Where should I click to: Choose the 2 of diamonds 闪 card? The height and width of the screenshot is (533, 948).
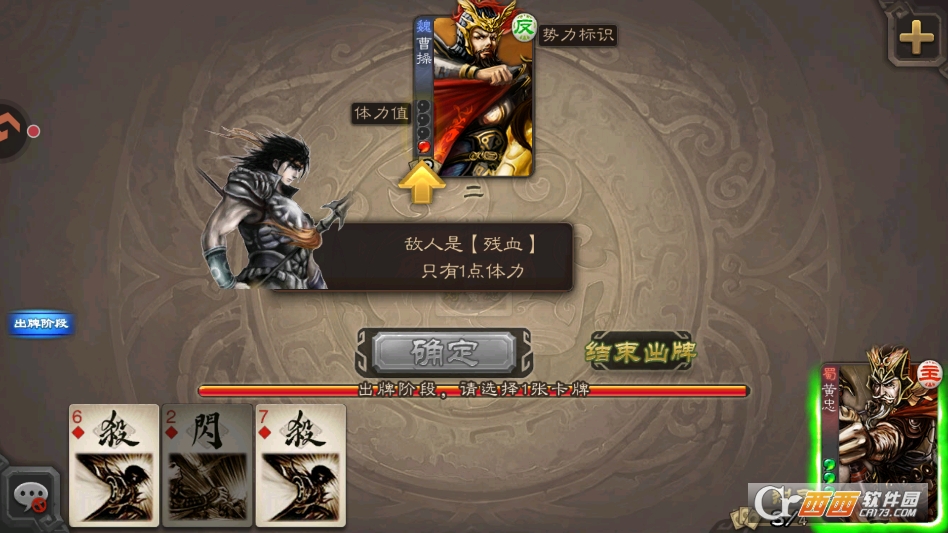(207, 464)
